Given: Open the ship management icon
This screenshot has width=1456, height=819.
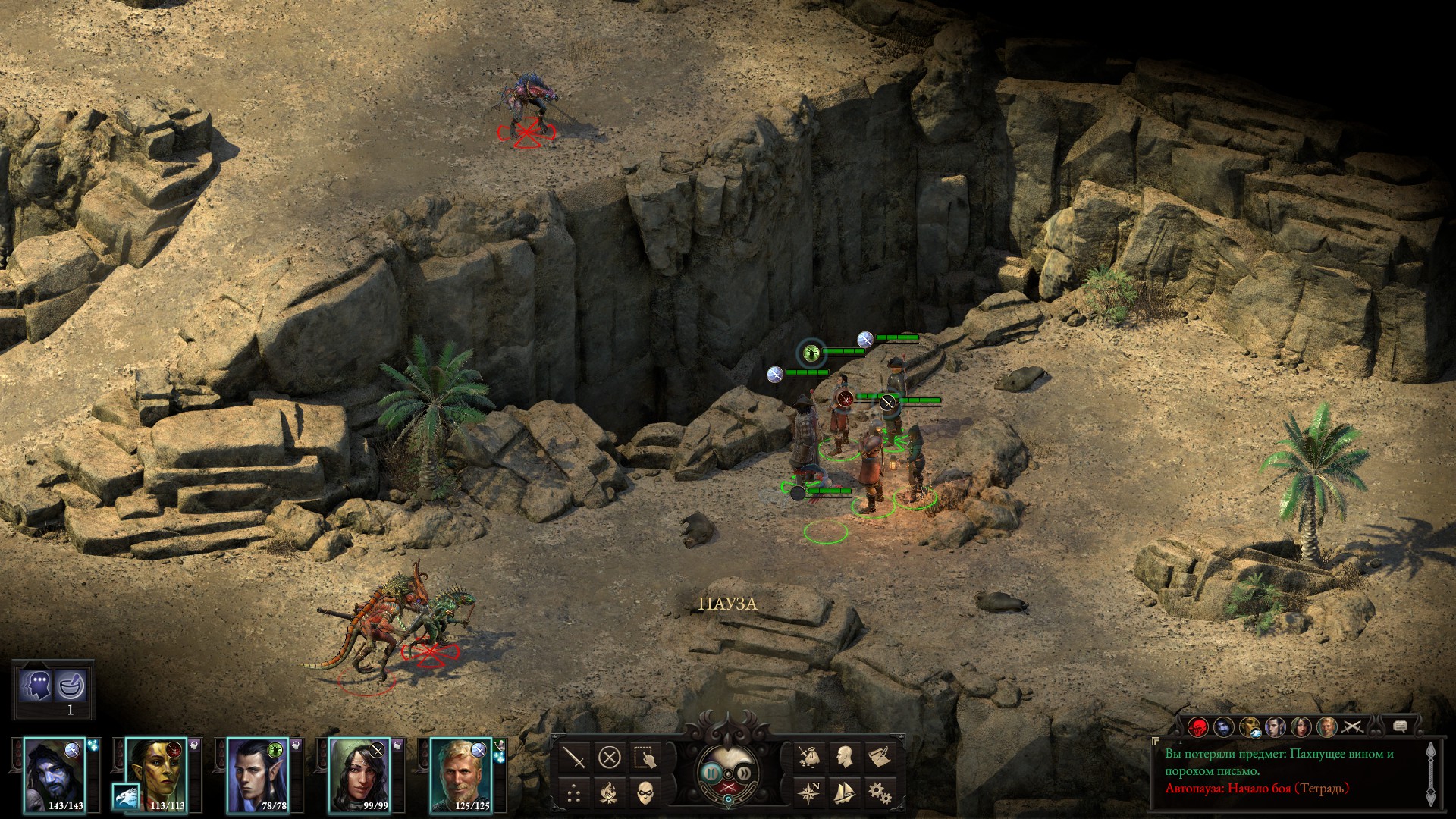Looking at the screenshot, I should coord(843,793).
